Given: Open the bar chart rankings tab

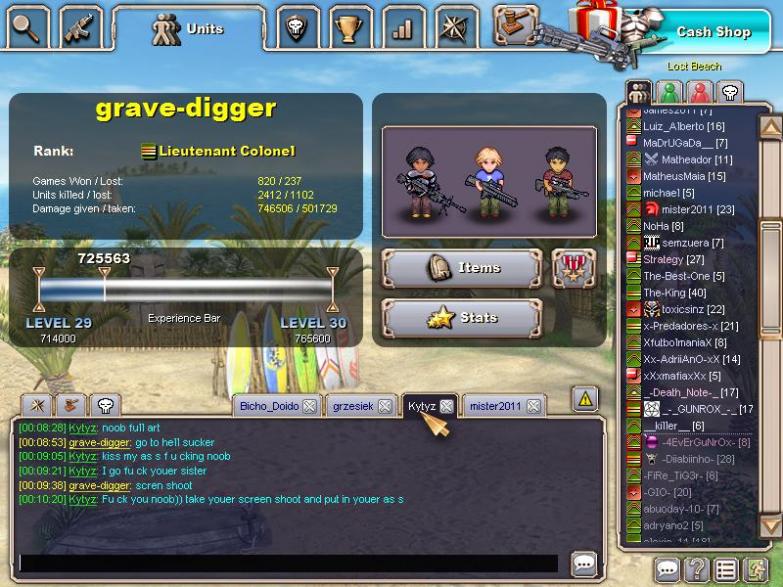Looking at the screenshot, I should pos(402,27).
